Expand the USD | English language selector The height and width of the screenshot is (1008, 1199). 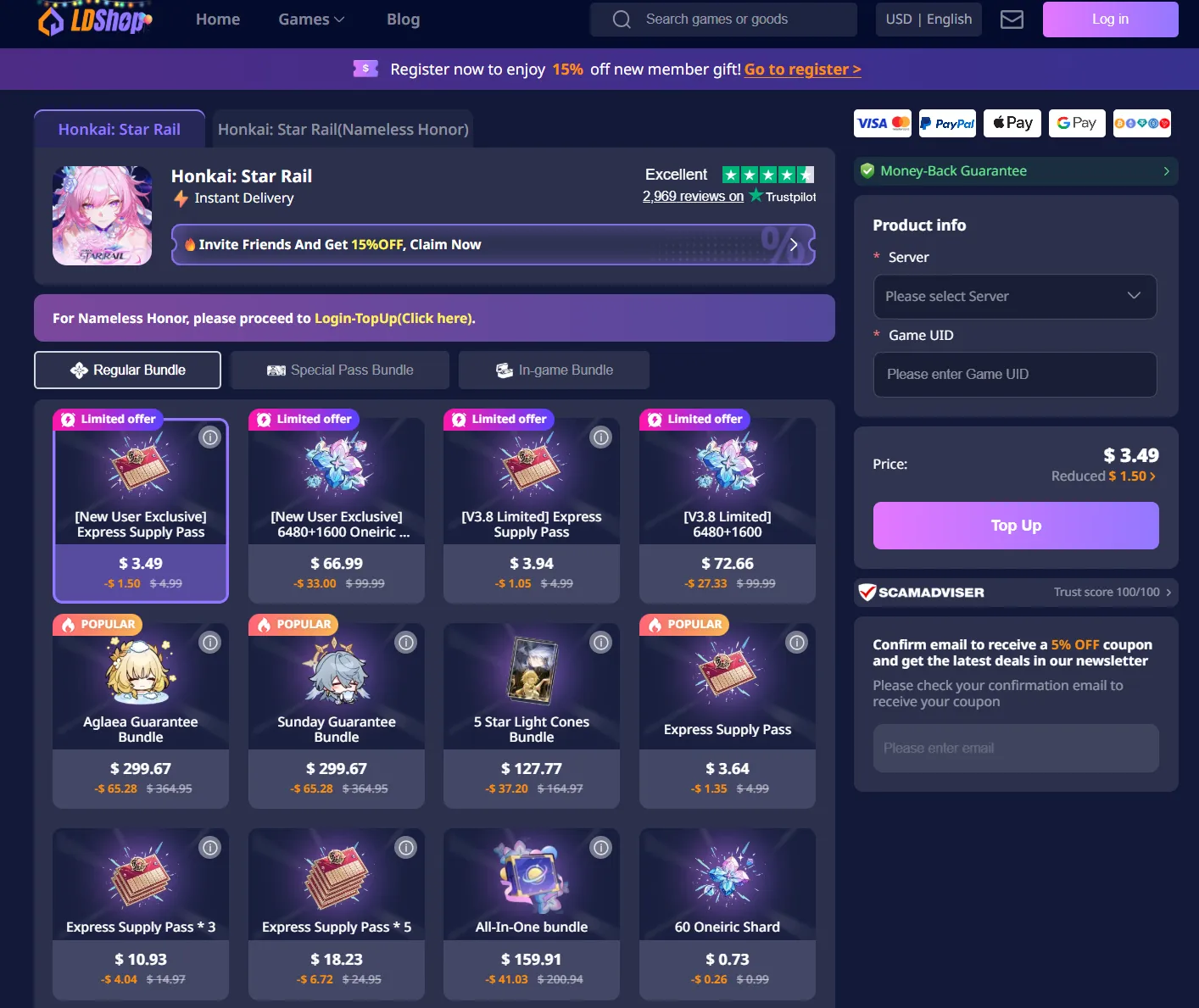click(928, 19)
